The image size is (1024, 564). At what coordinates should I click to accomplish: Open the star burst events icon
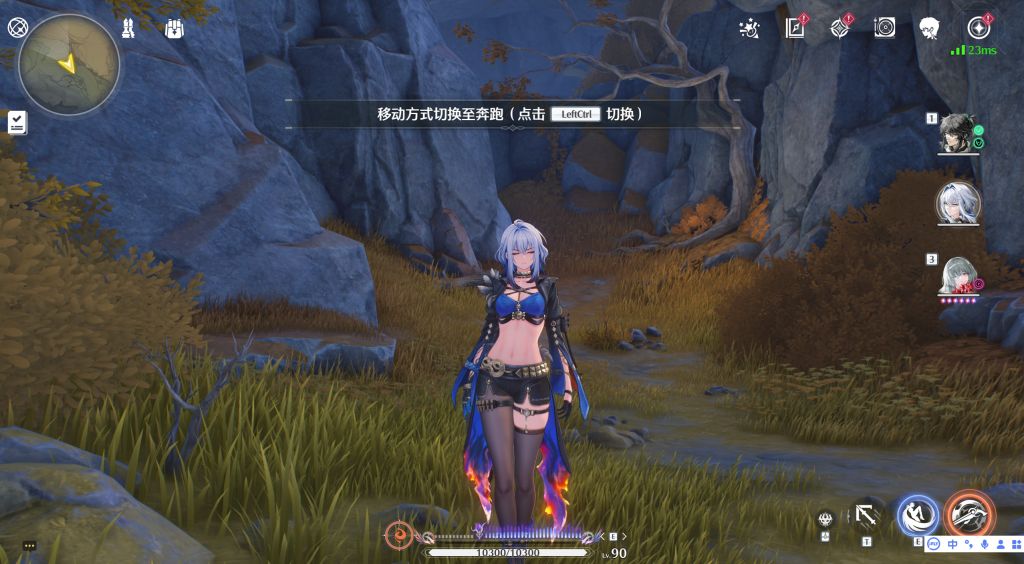point(748,28)
